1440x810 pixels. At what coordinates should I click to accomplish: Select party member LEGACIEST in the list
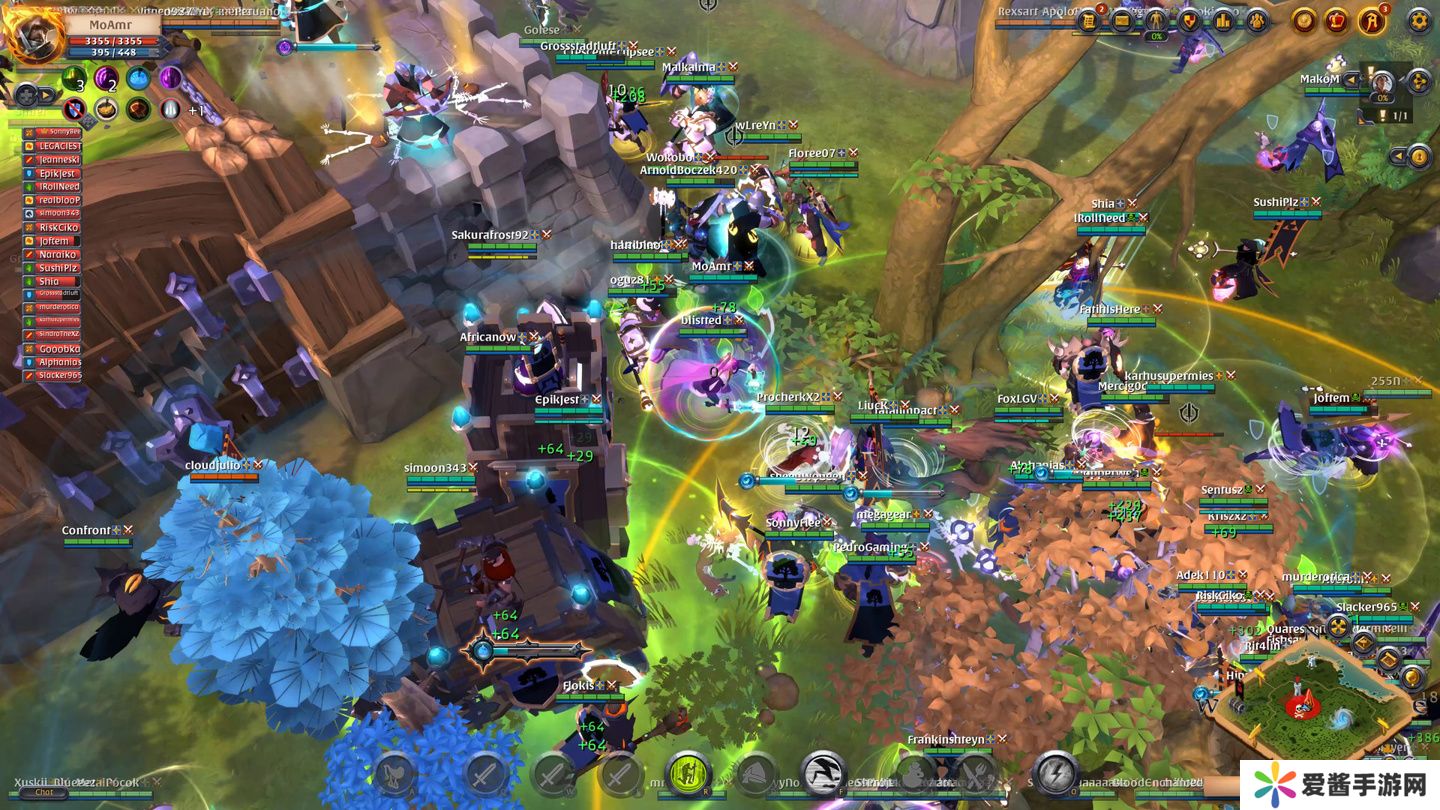click(58, 146)
